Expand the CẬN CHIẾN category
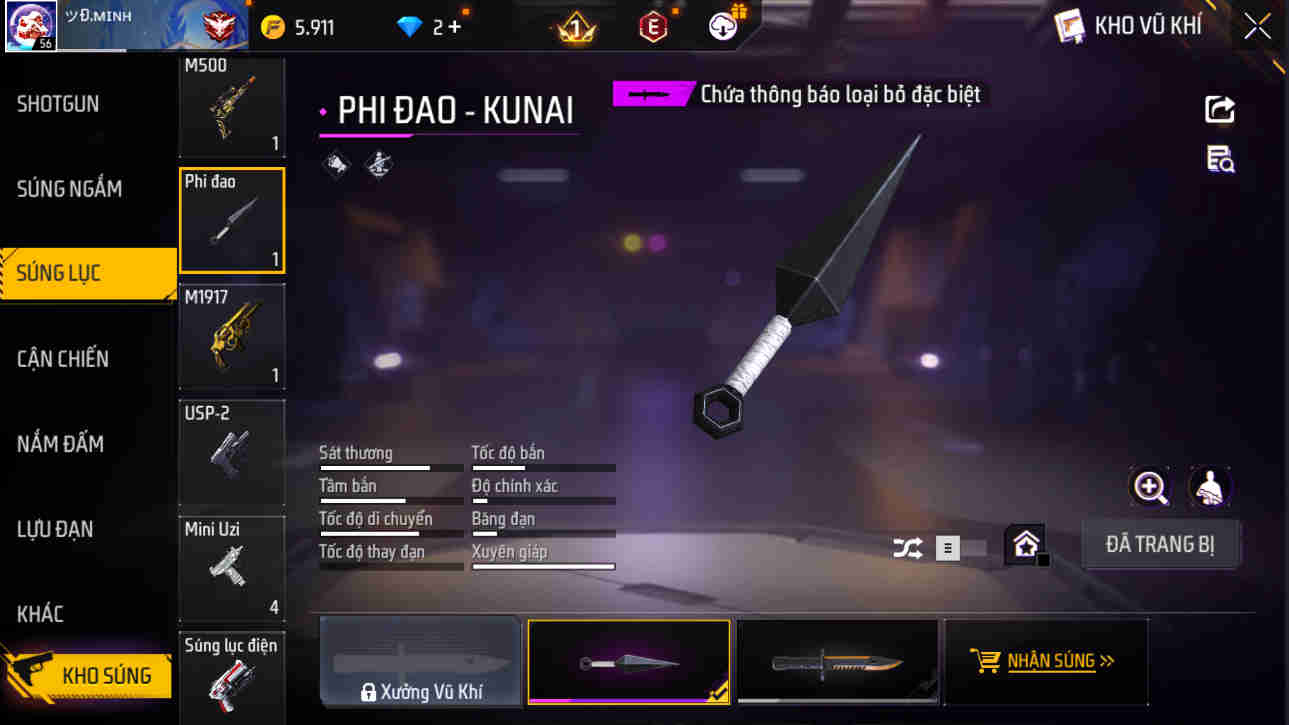 point(62,358)
